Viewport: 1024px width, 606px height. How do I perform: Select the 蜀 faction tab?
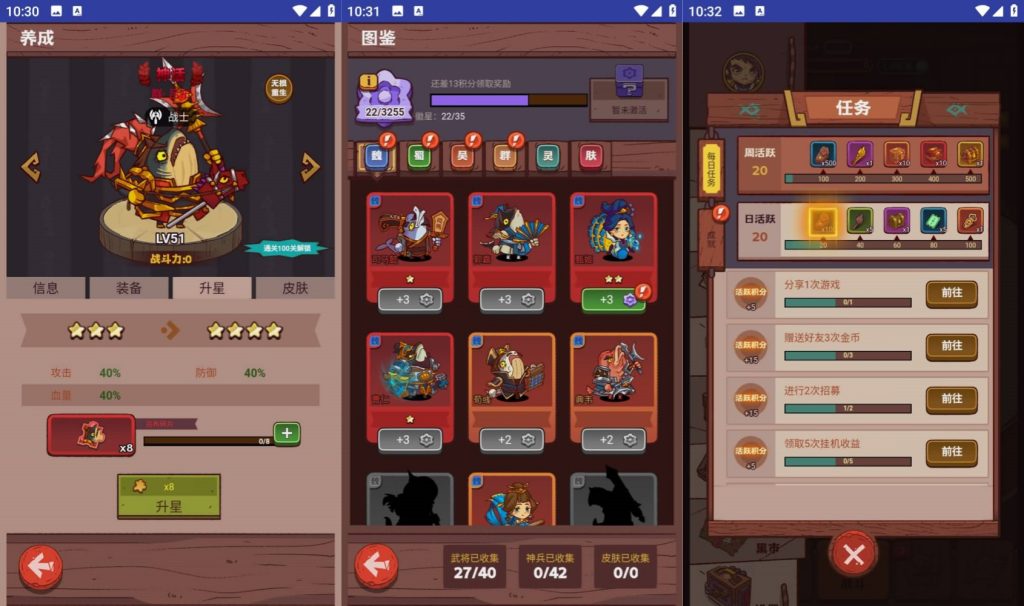(x=417, y=156)
